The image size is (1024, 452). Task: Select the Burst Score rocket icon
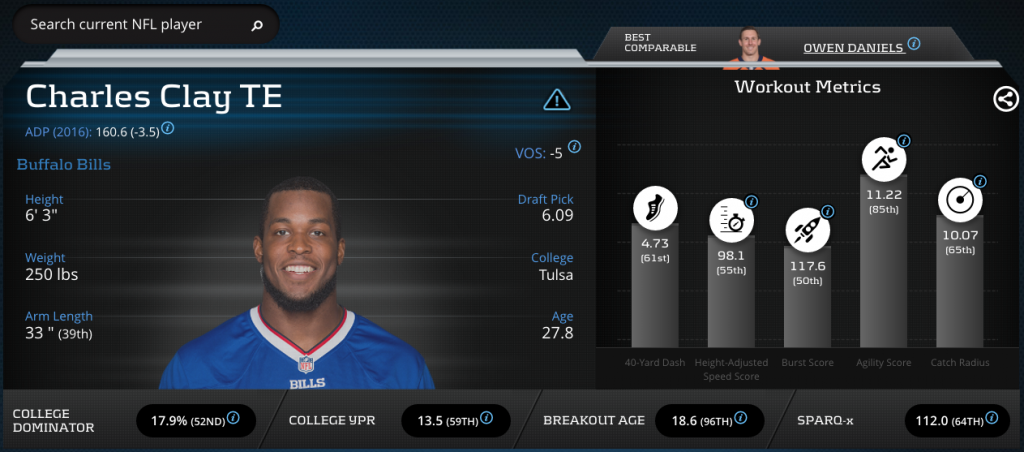807,230
